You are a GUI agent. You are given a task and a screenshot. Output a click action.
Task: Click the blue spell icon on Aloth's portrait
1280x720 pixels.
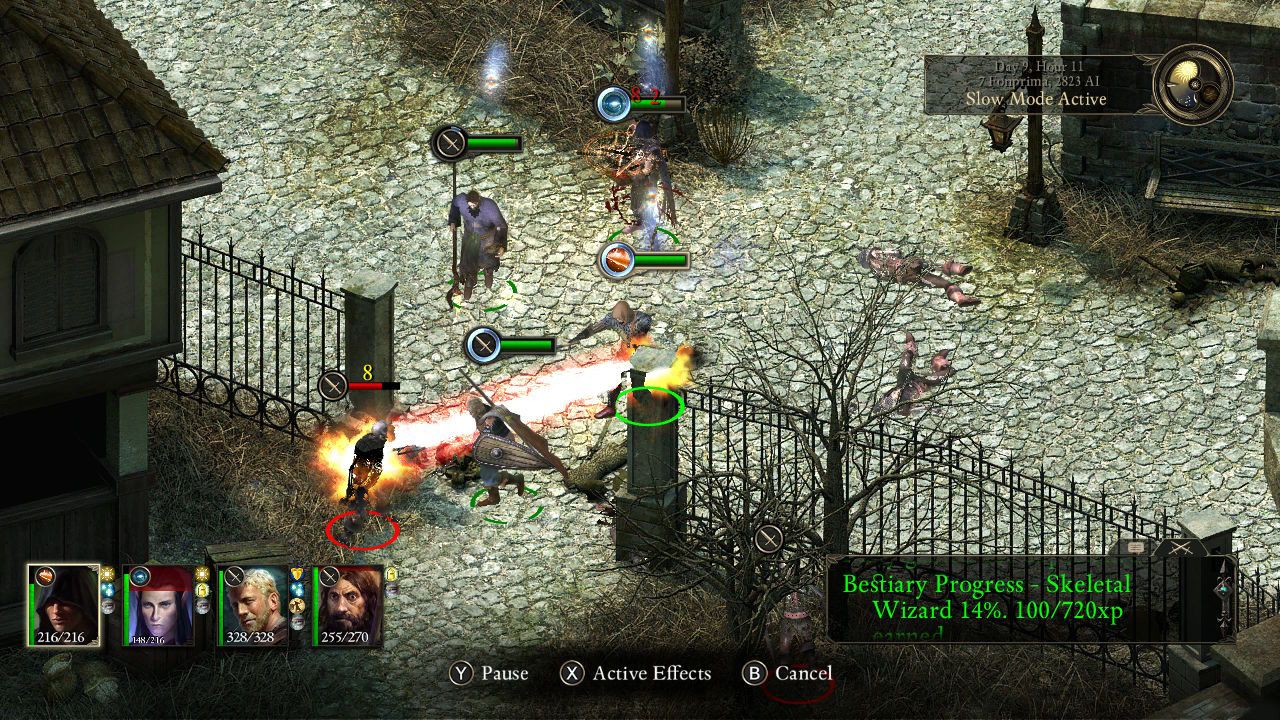(140, 574)
